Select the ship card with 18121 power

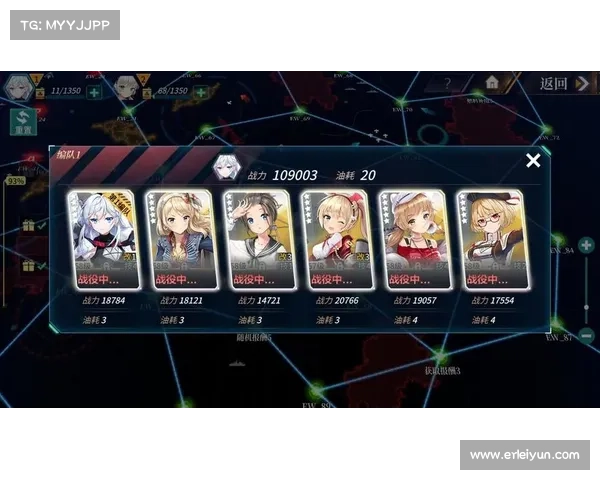(179, 240)
